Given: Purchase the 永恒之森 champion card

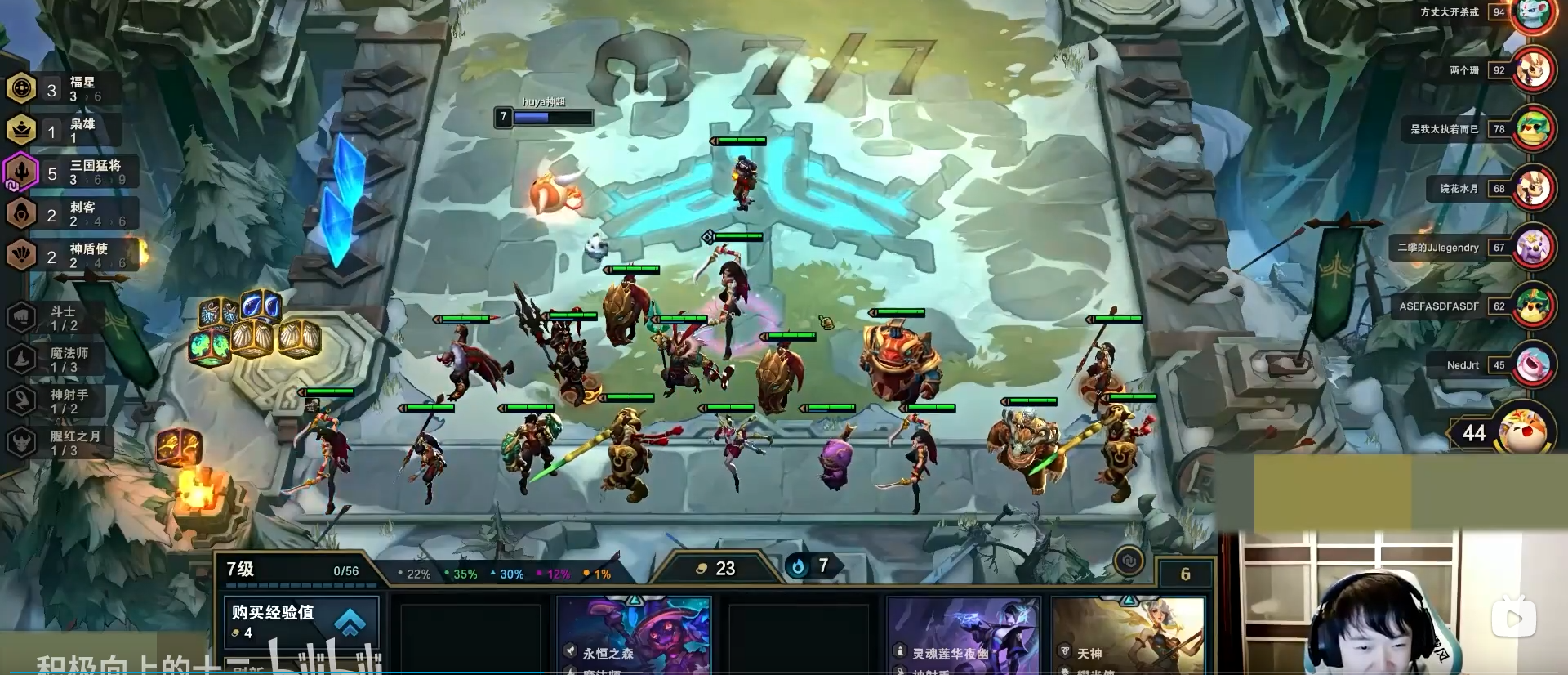Looking at the screenshot, I should 633,637.
